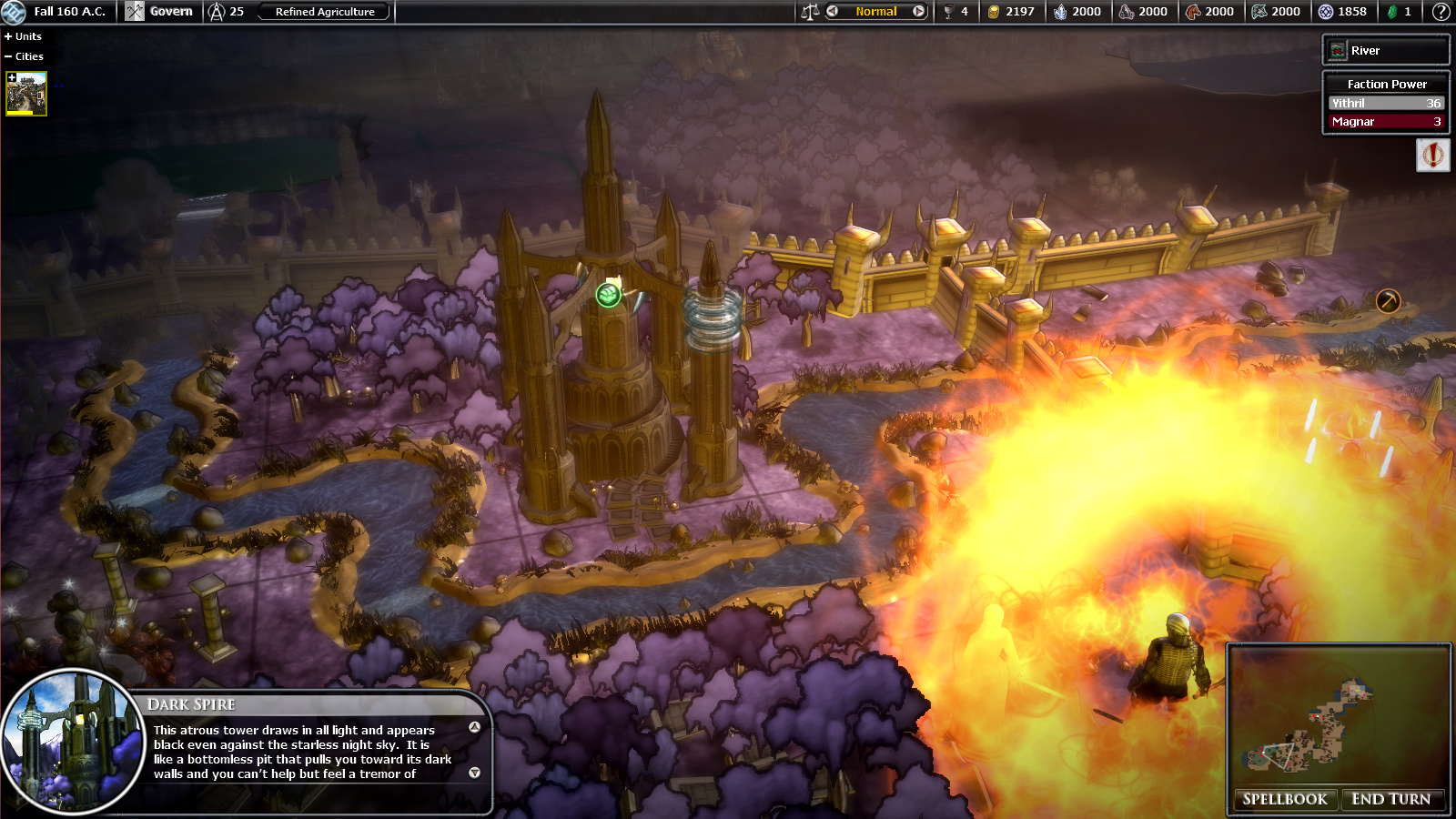
Task: Increase tax rate with right arrow
Action: tap(918, 12)
